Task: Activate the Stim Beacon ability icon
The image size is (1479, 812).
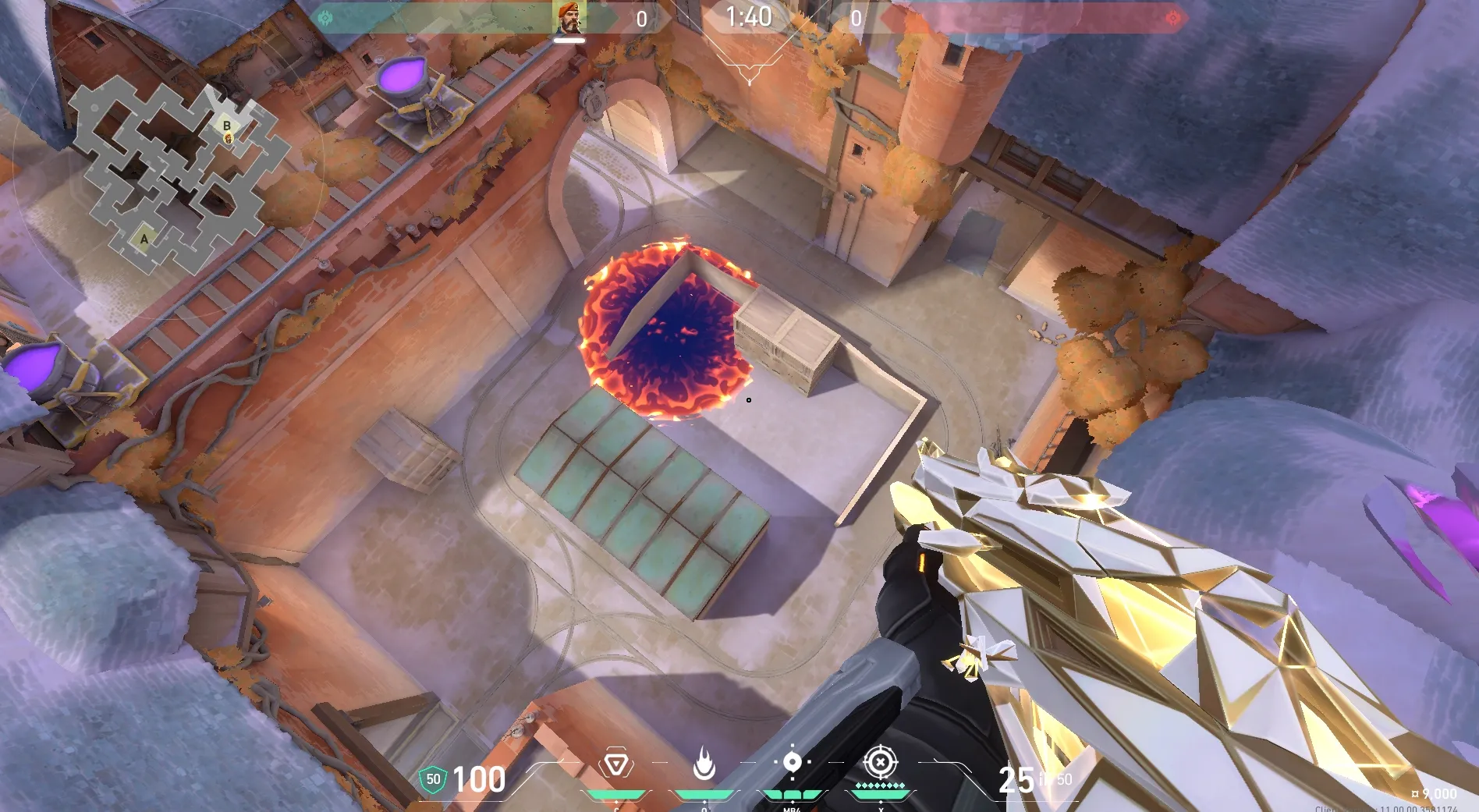Action: click(616, 764)
